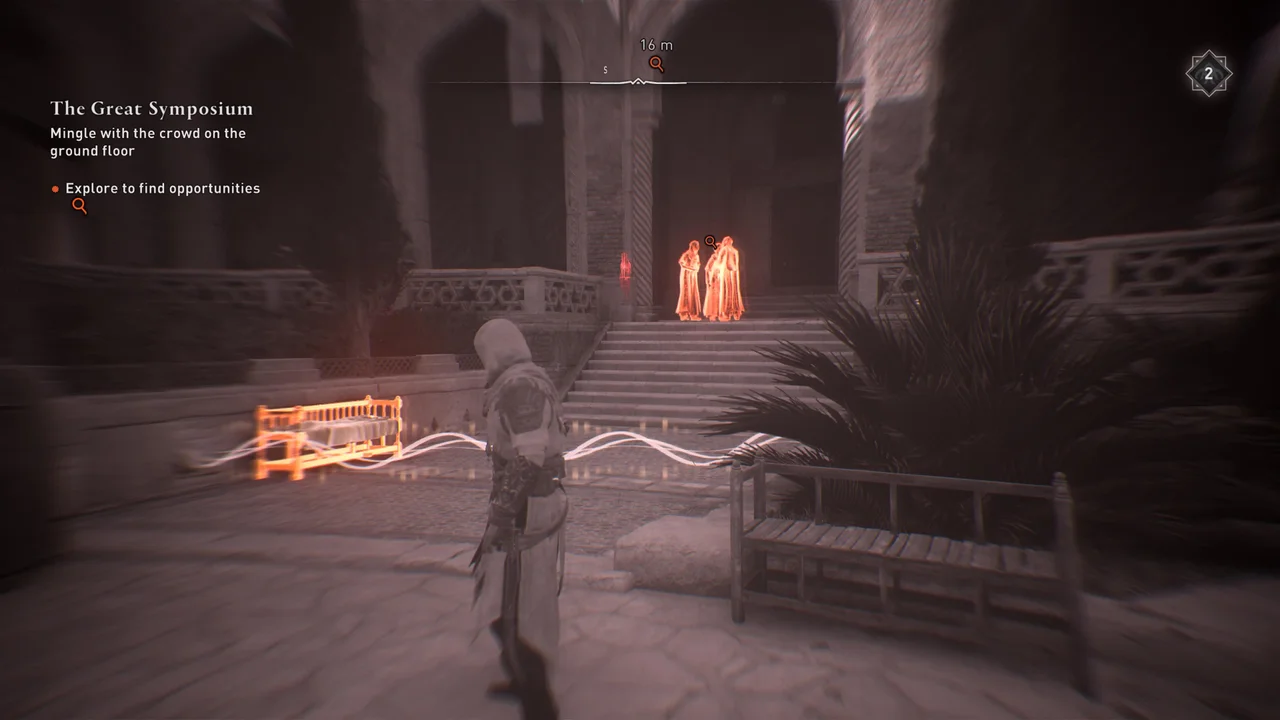Open the diamond counter icon showing 2
The image size is (1280, 720).
(1208, 74)
